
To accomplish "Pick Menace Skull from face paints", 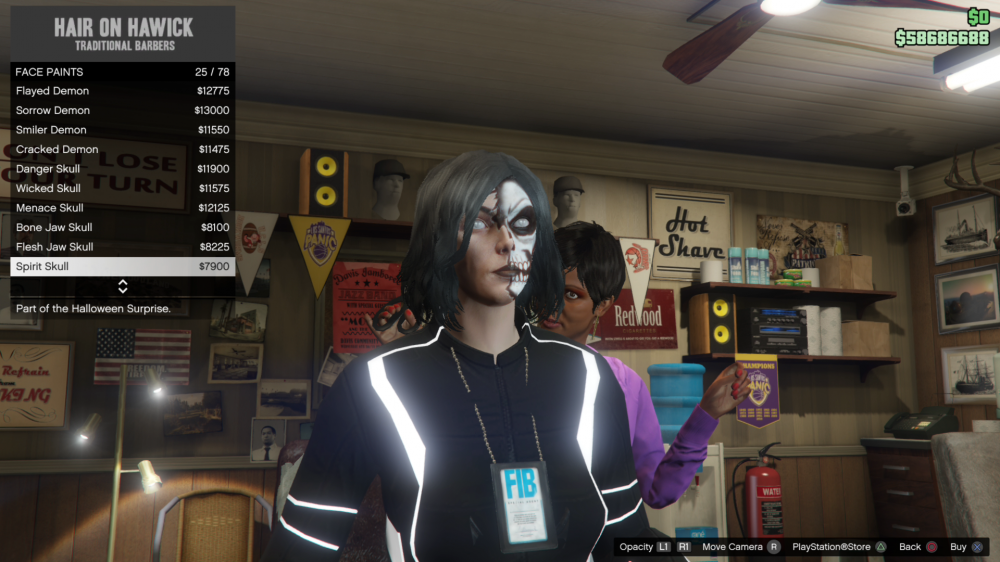I will tap(122, 208).
